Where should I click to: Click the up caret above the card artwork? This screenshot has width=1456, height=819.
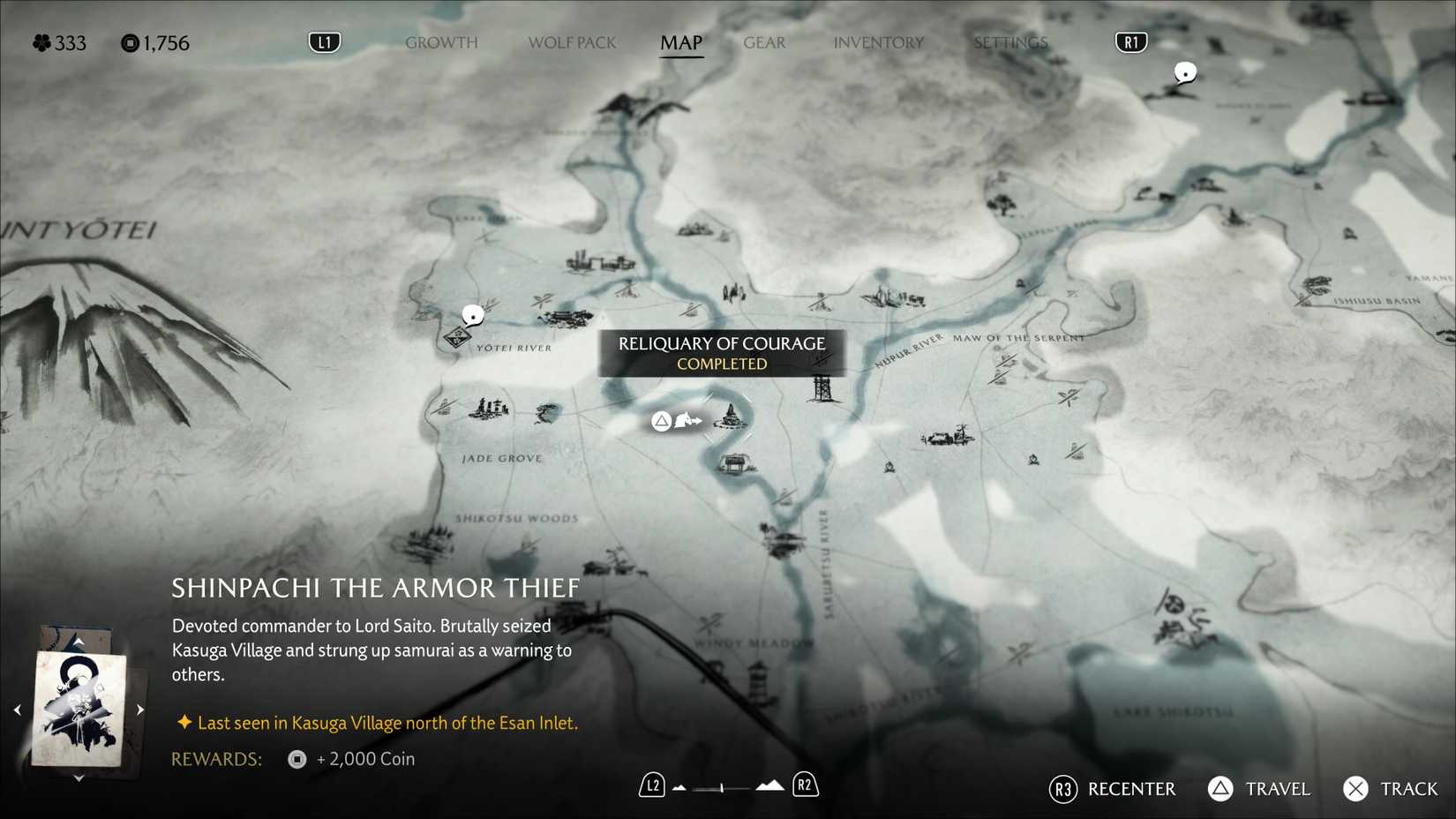tap(79, 640)
